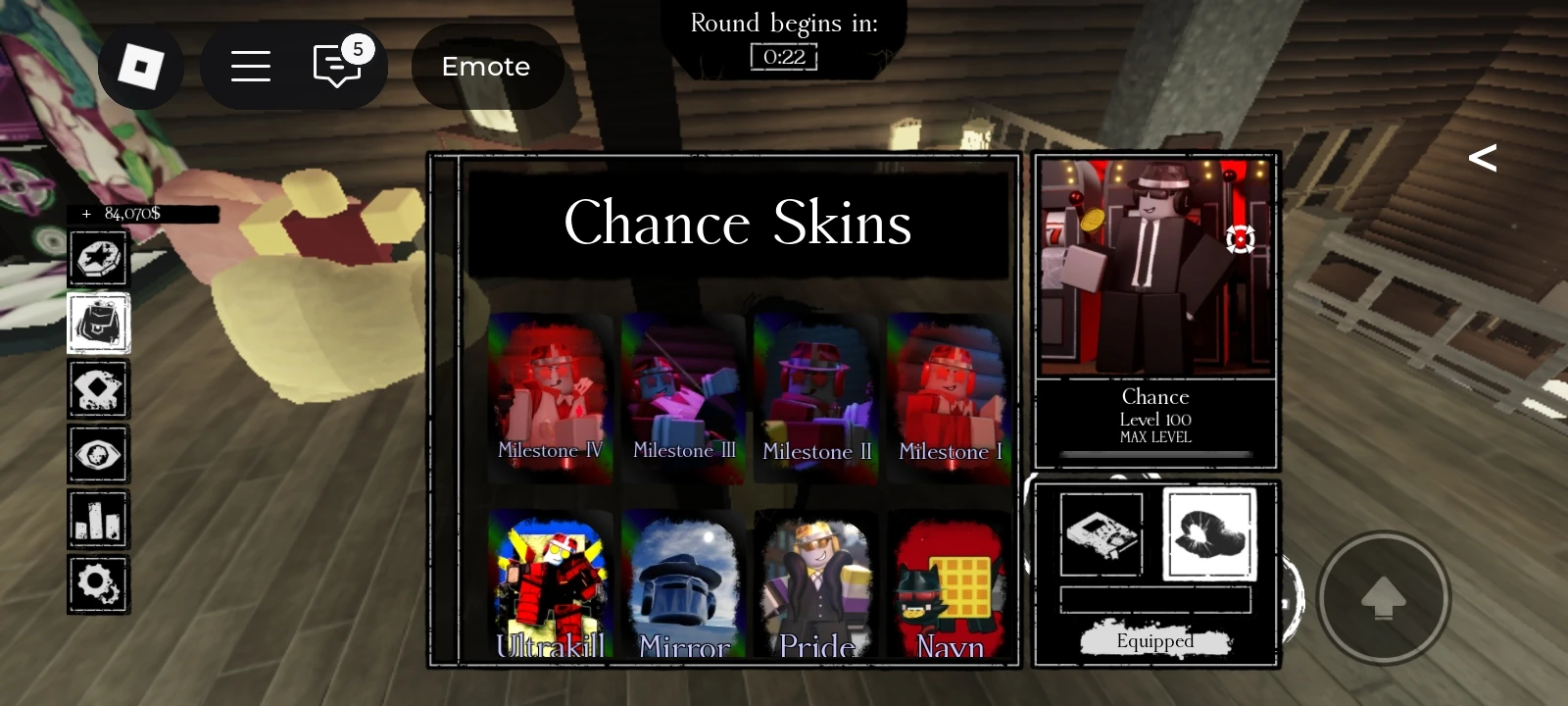The image size is (1568, 706).
Task: Select the star badge emblem icon
Action: click(x=97, y=259)
